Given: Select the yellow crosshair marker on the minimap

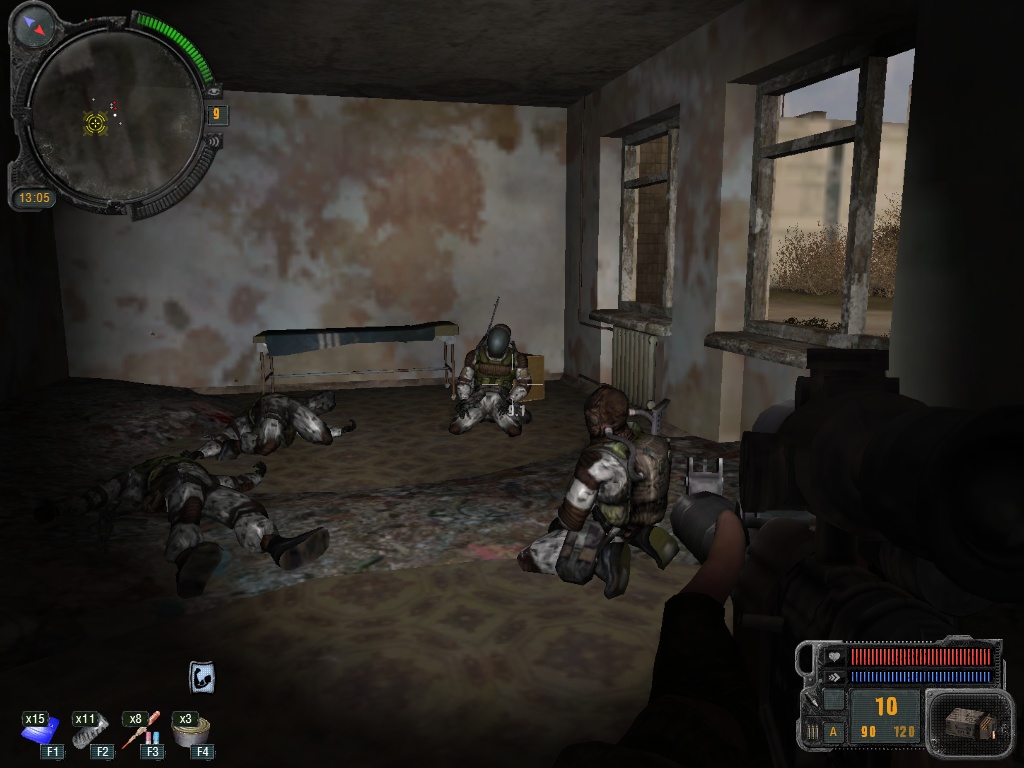Looking at the screenshot, I should tap(95, 122).
